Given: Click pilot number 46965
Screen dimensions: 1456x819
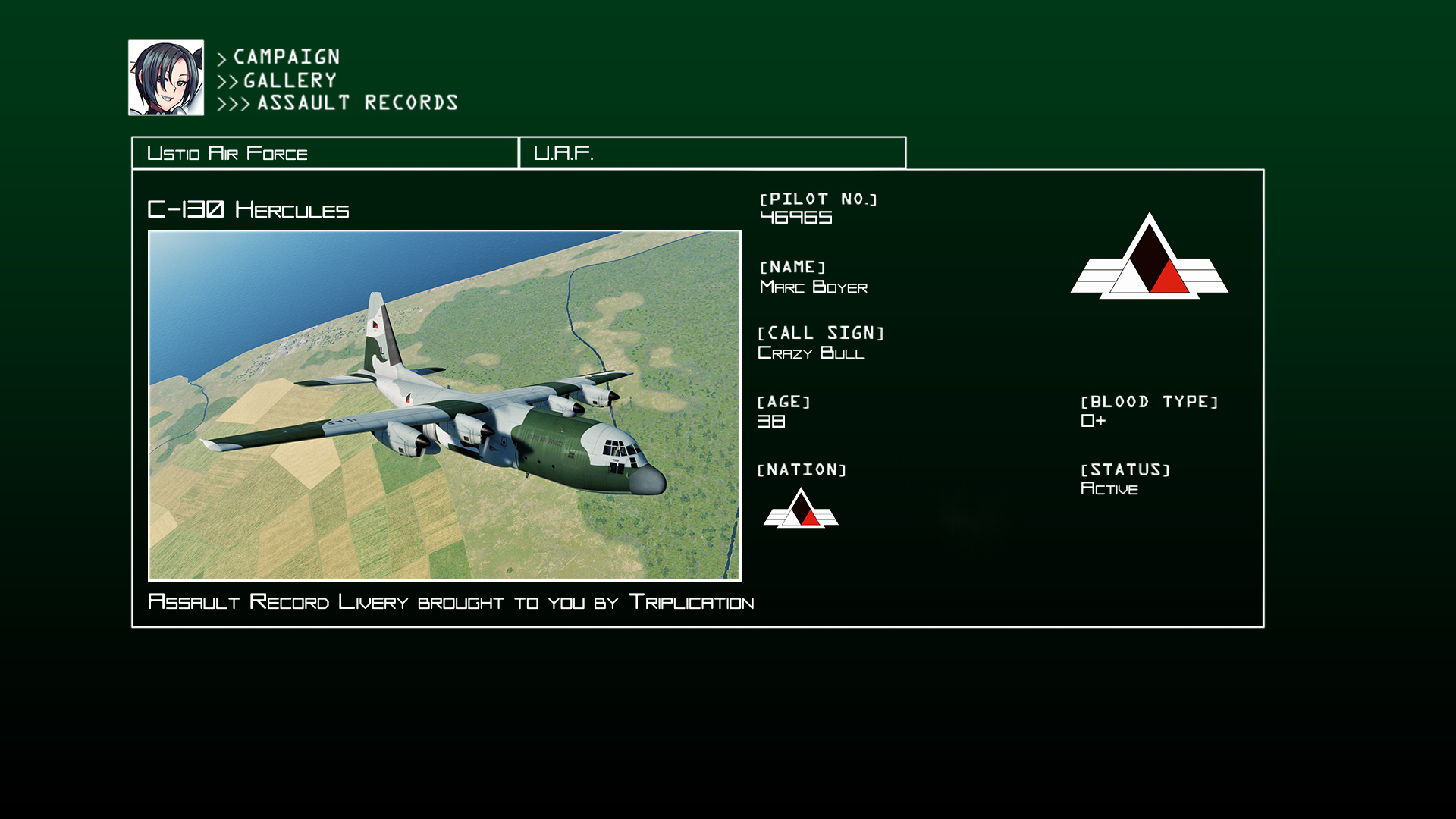Looking at the screenshot, I should pyautogui.click(x=795, y=218).
